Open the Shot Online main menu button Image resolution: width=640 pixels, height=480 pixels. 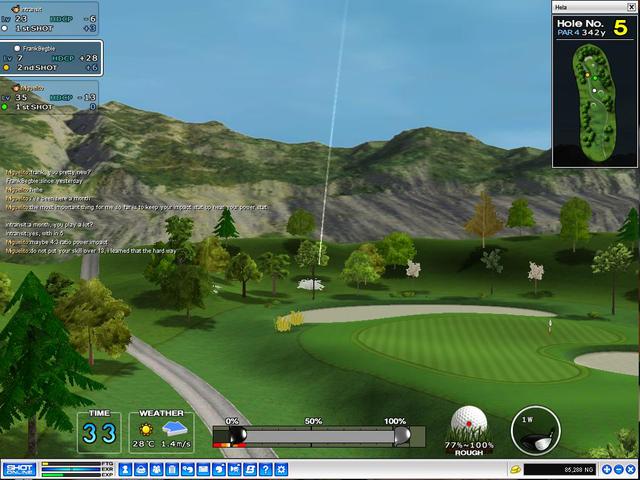(18, 469)
